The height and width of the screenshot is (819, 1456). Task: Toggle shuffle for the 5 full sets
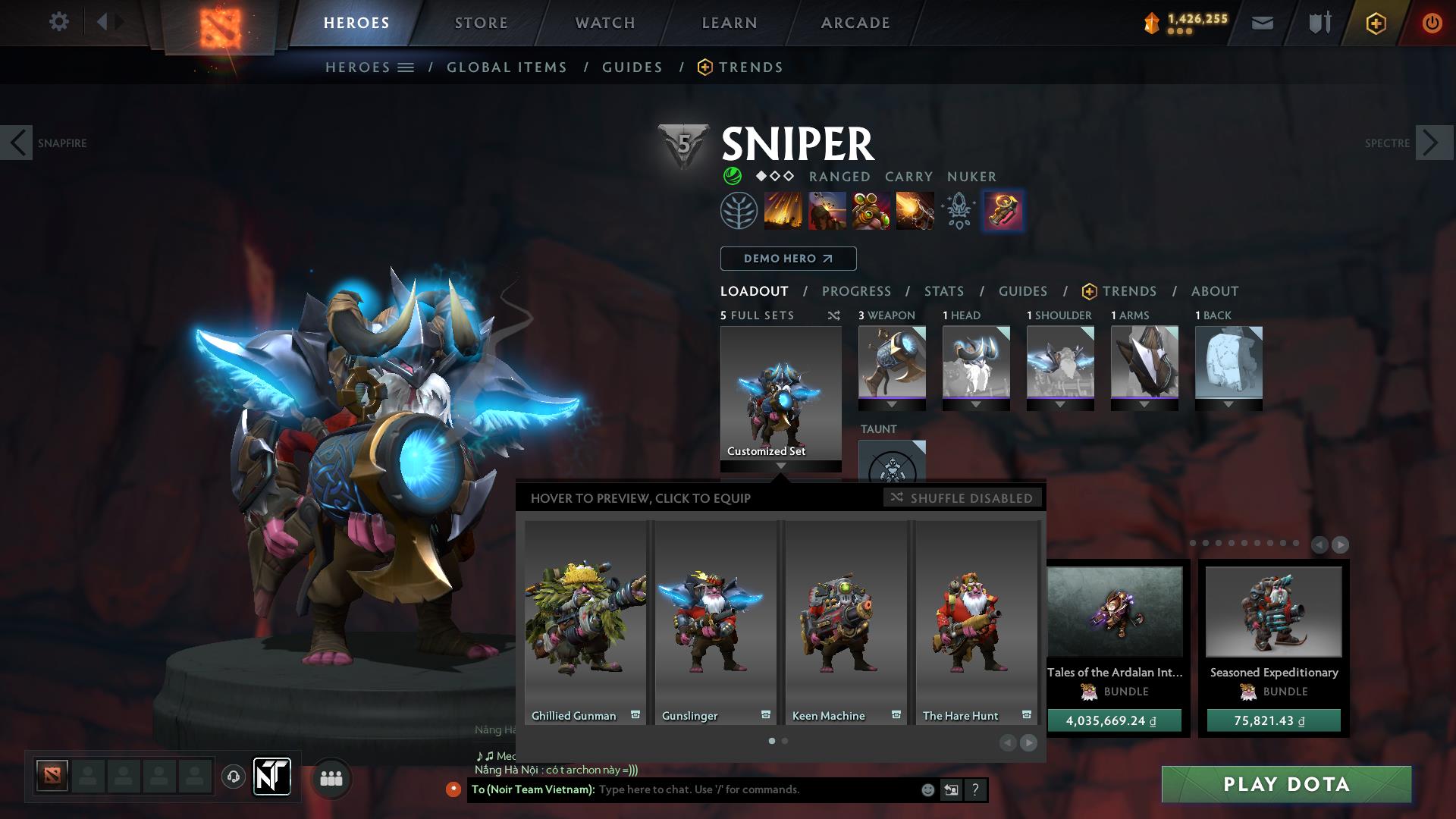point(833,315)
